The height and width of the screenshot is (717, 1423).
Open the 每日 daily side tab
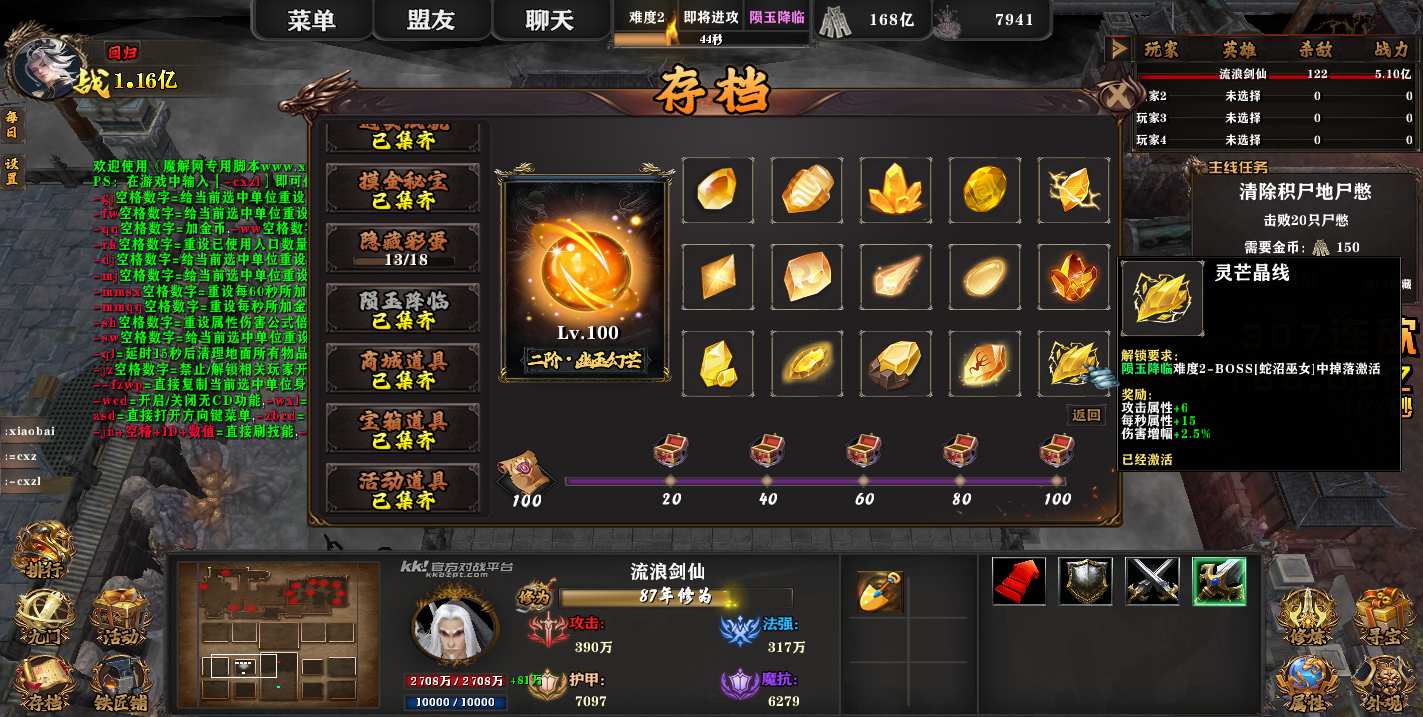[x=12, y=125]
